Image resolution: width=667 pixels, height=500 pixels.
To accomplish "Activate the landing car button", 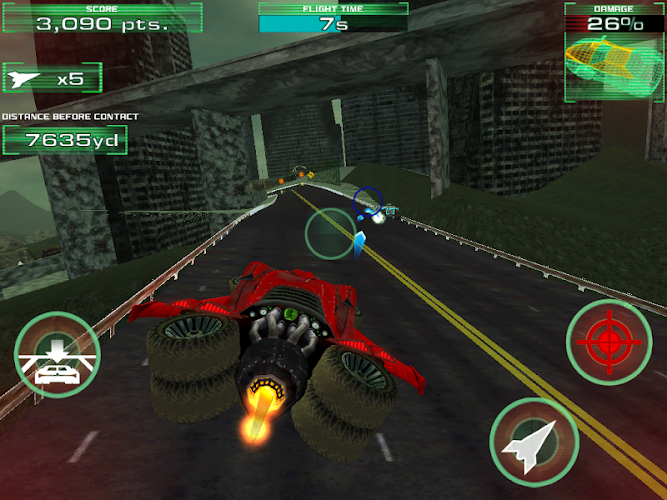I will (x=57, y=355).
